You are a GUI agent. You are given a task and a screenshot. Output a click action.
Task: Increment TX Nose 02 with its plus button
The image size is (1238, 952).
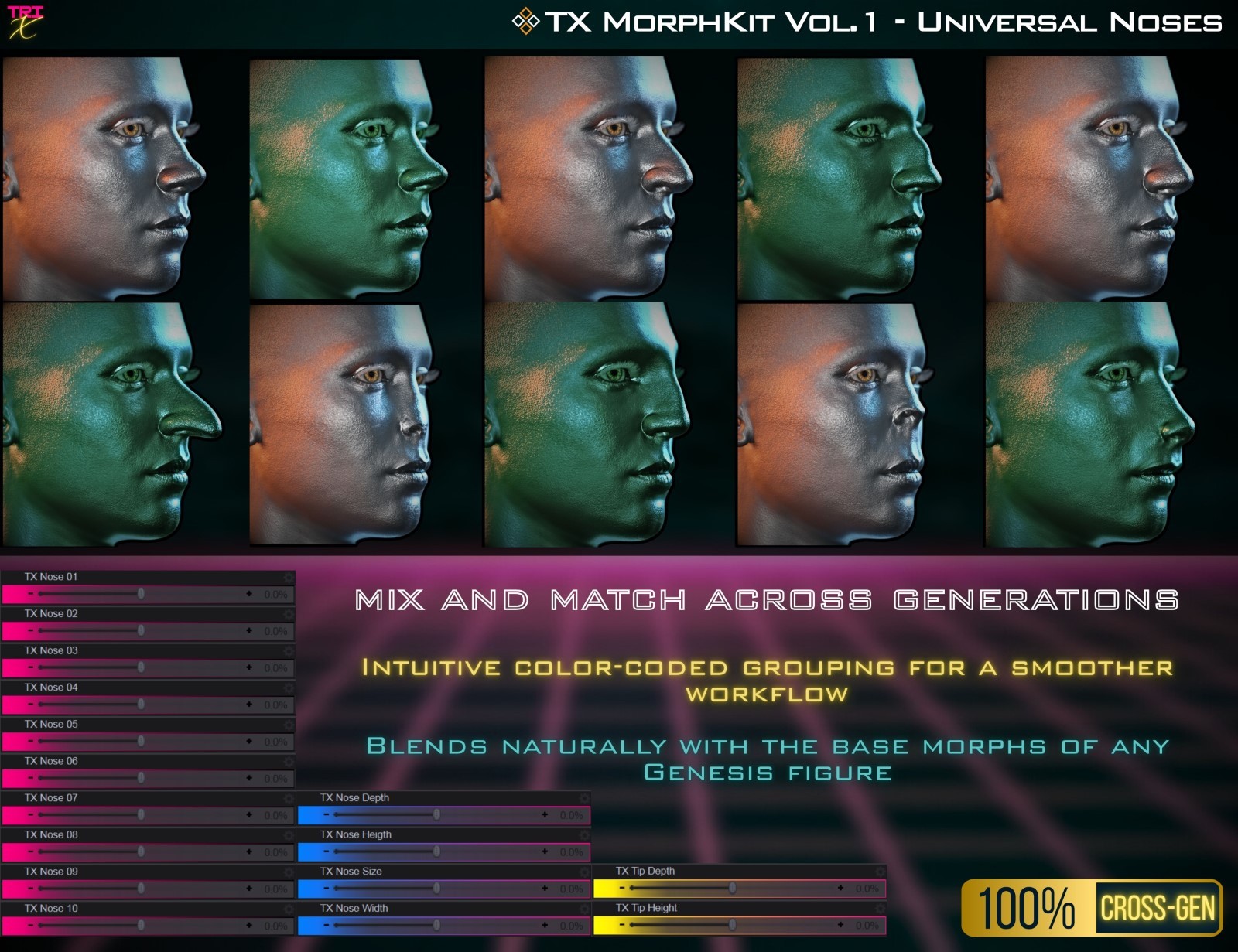pos(249,630)
